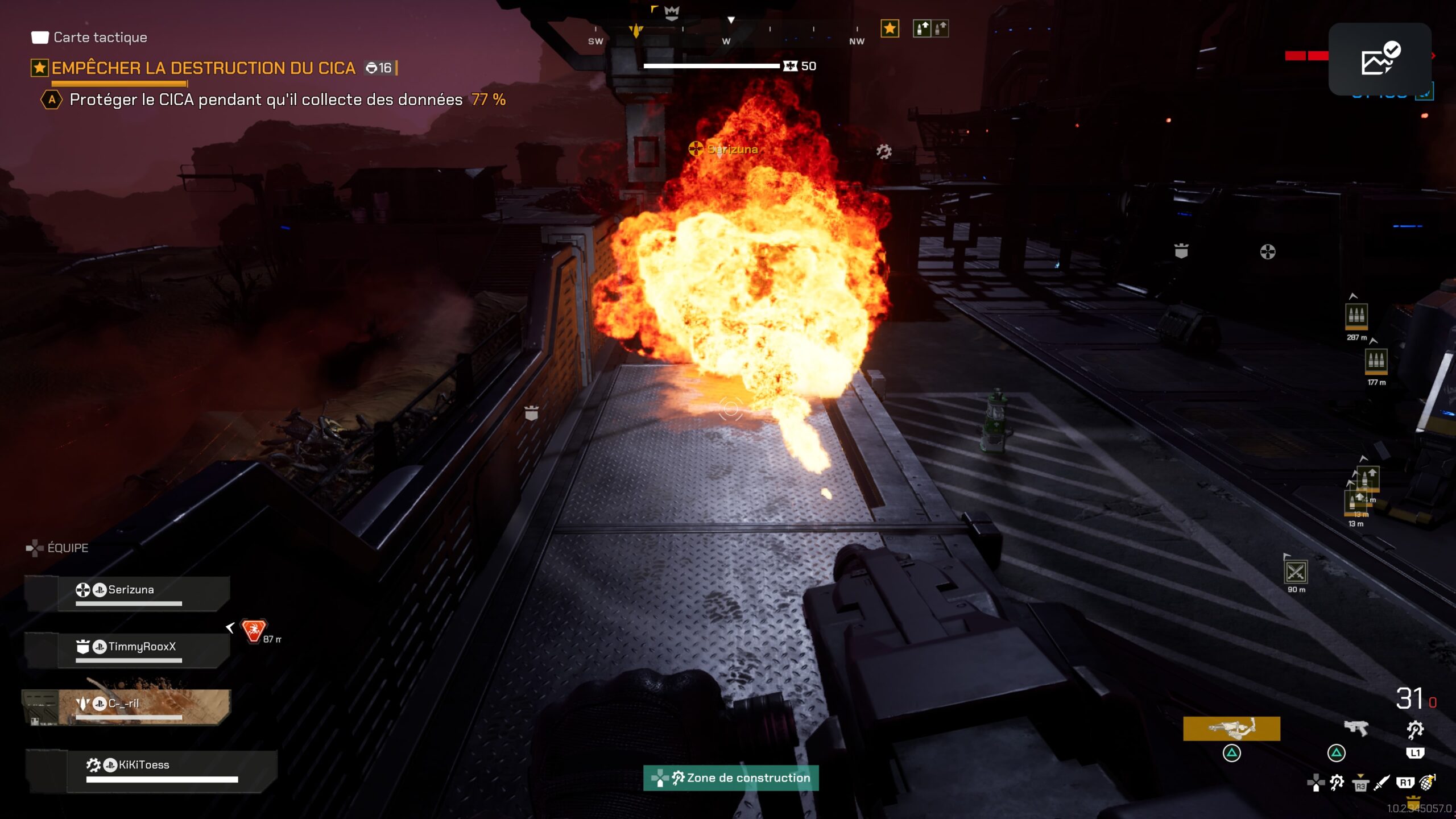Open the Carte tactique
The width and height of the screenshot is (1456, 819).
tap(100, 38)
